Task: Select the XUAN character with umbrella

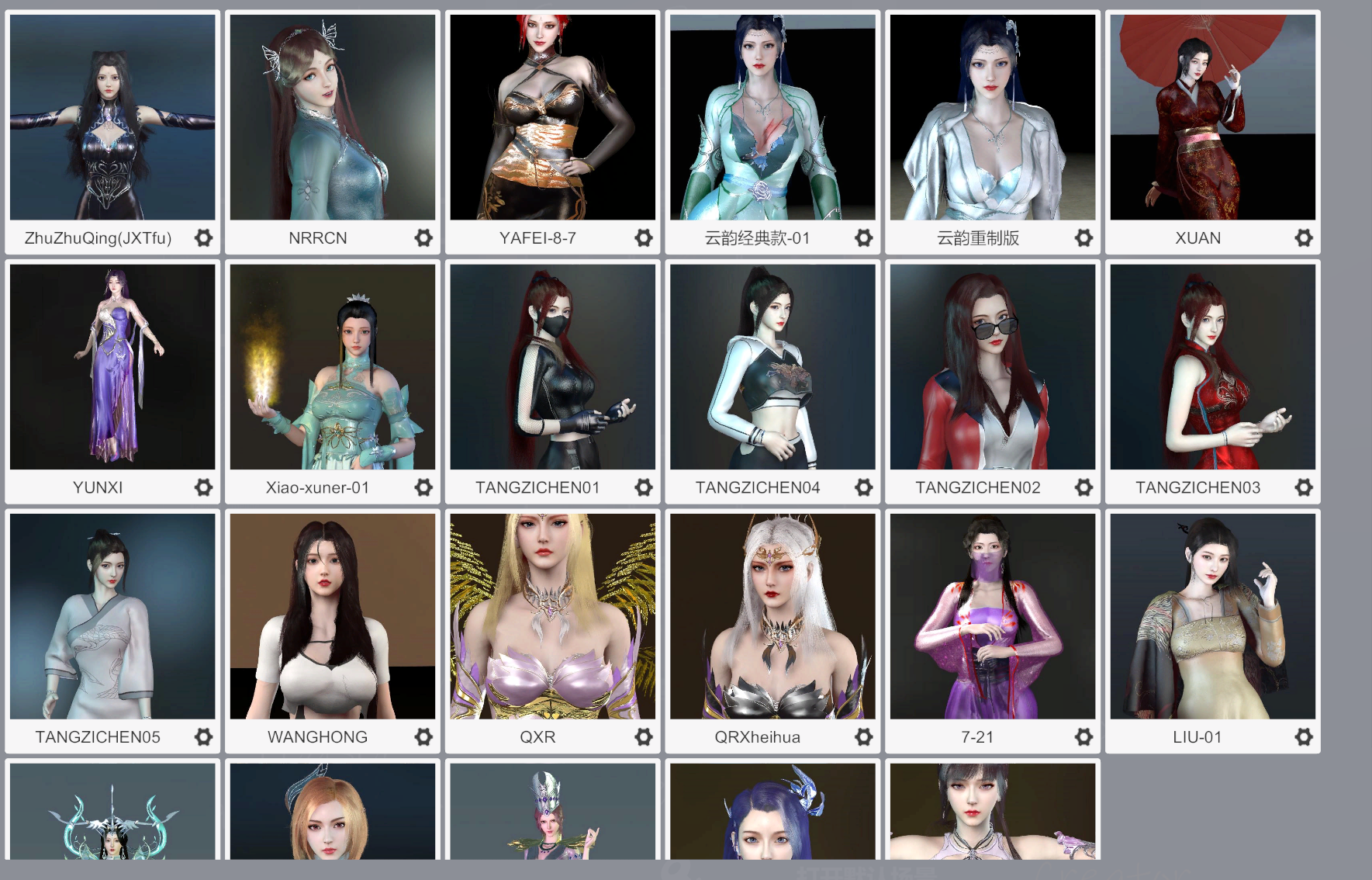Action: (1213, 117)
